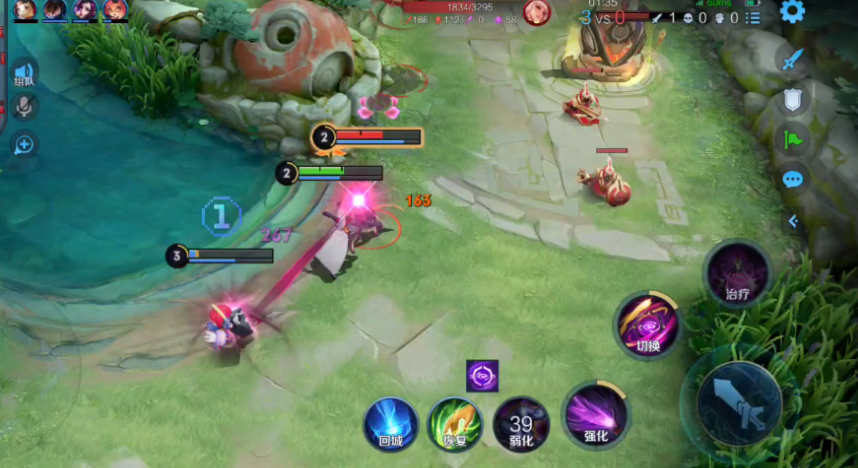
Task: Click the magnifier plus icon
Action: point(23,145)
